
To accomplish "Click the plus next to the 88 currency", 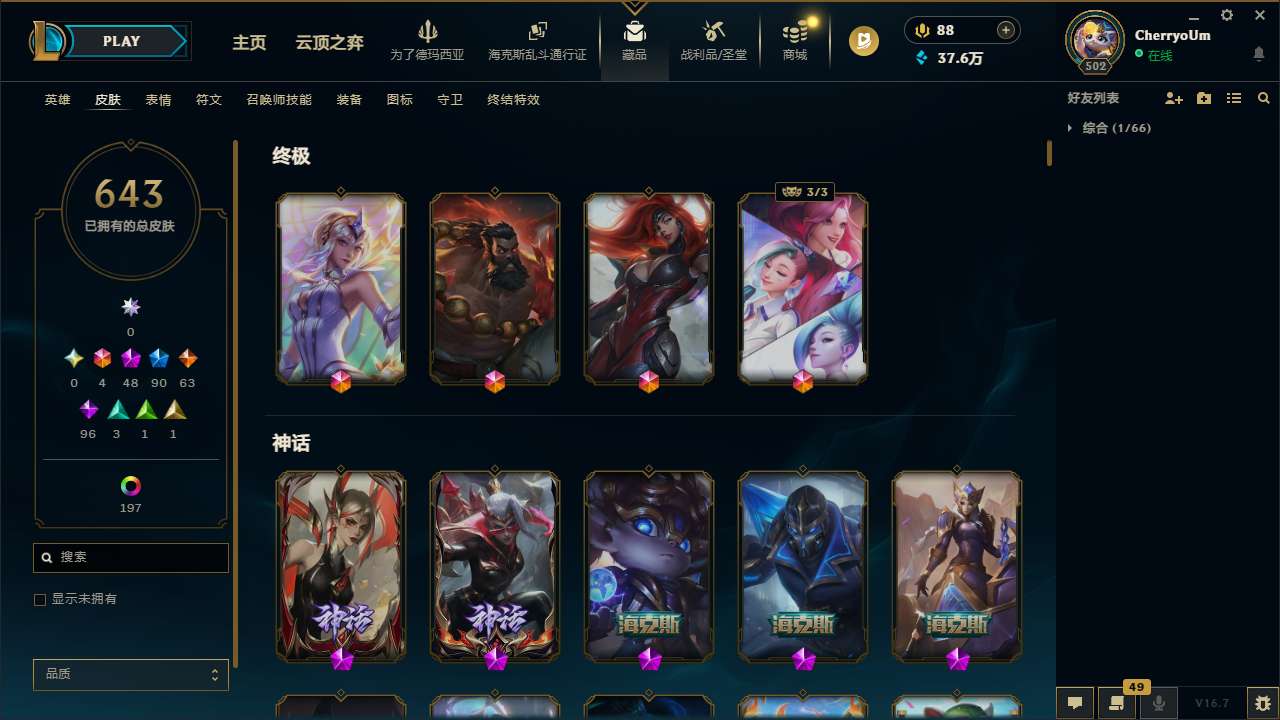I will (x=1003, y=29).
